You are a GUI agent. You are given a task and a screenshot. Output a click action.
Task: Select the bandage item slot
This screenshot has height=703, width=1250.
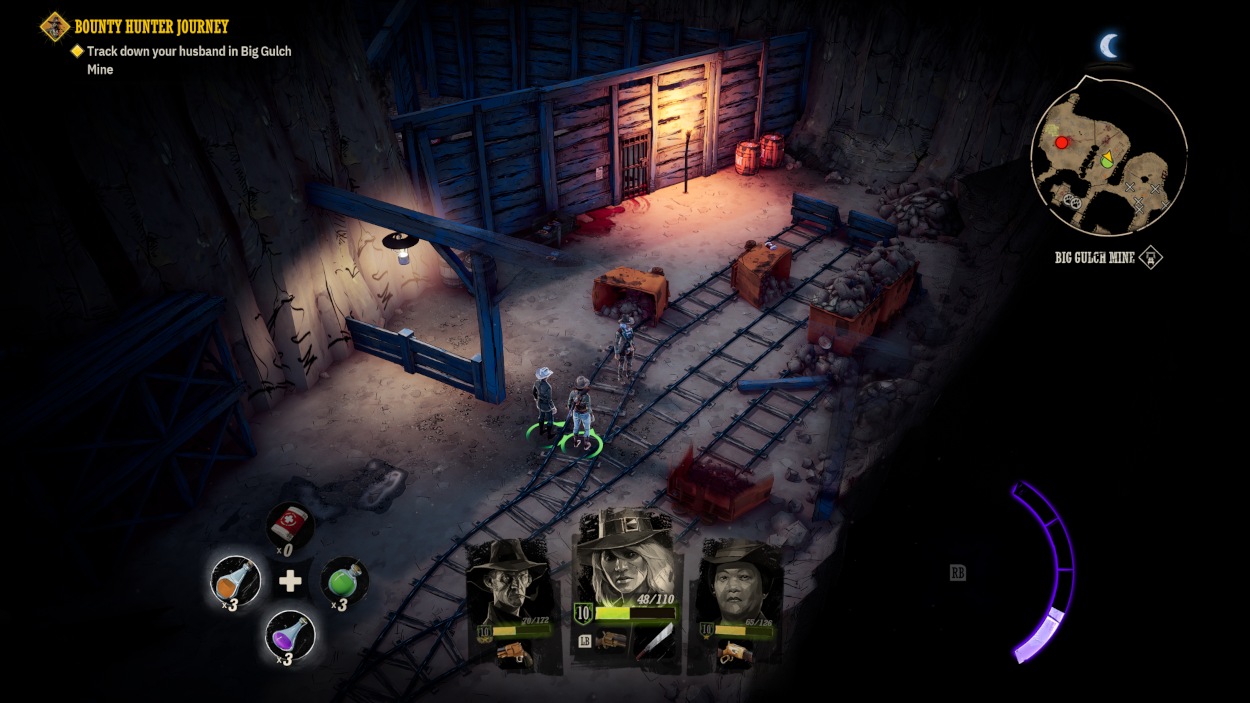[x=290, y=526]
